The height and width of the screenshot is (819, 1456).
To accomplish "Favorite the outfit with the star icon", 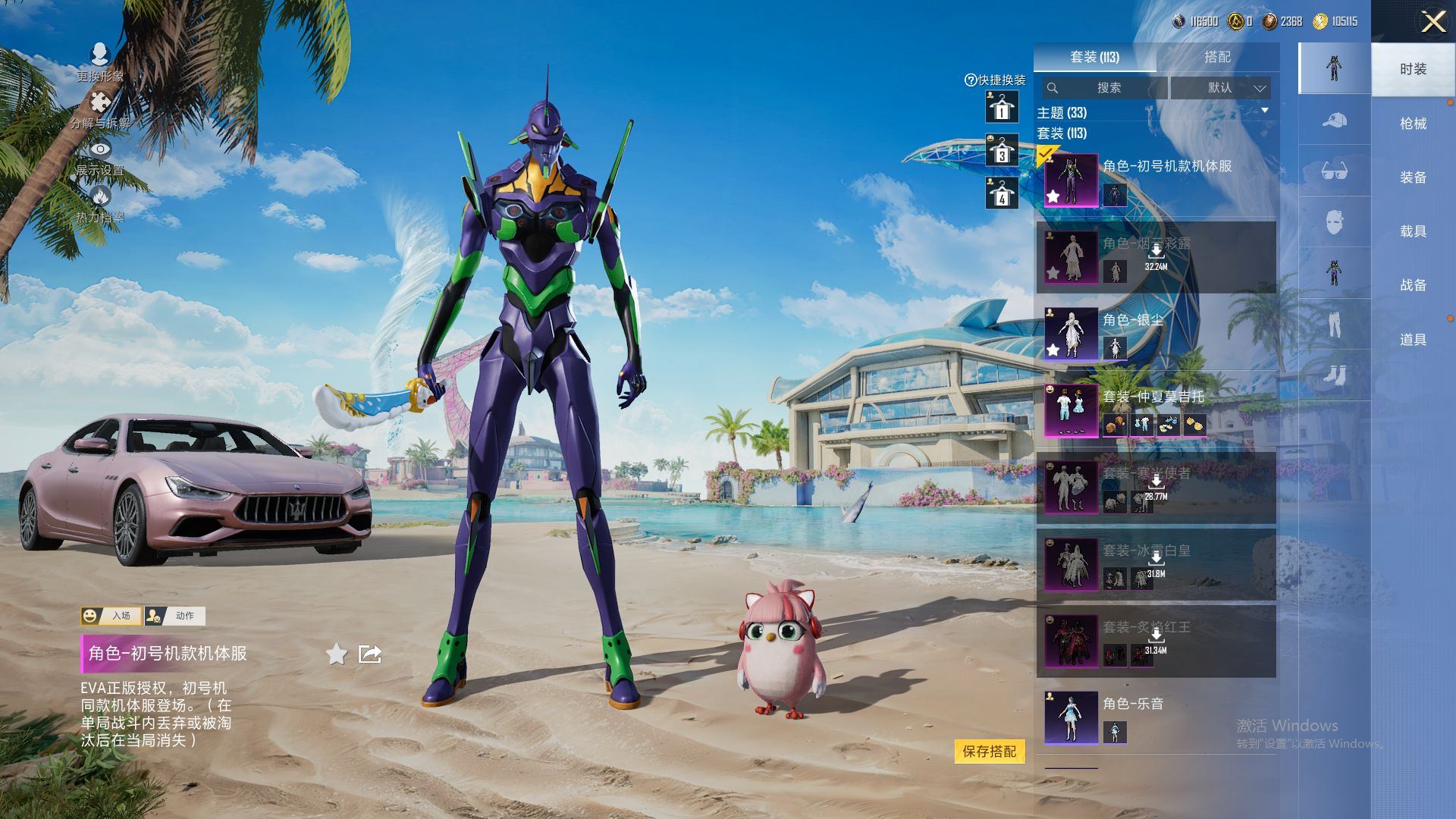I will tap(337, 654).
